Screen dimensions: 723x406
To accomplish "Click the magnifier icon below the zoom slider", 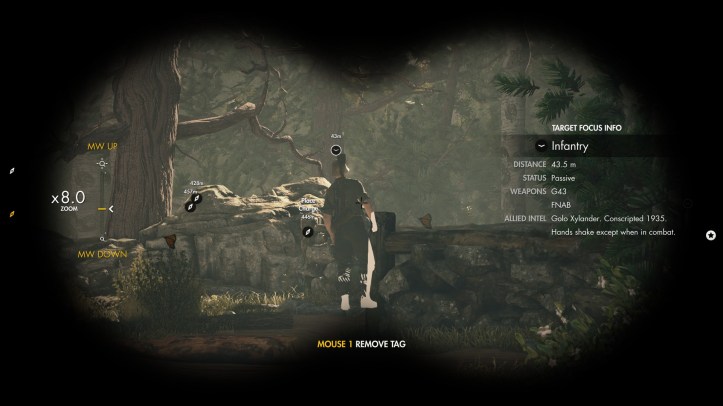I will (102, 239).
